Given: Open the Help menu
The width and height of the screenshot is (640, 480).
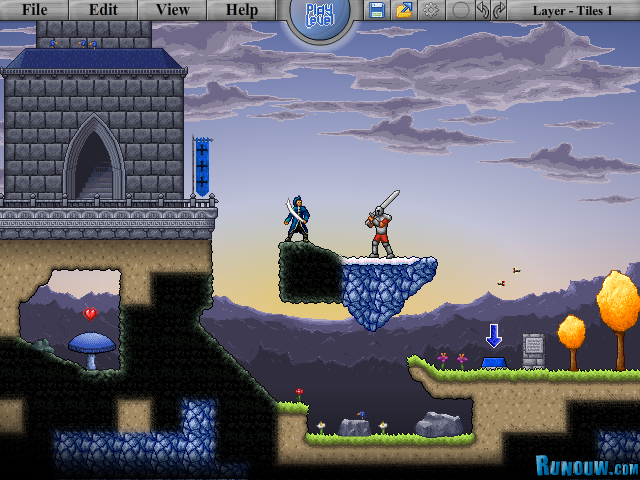Looking at the screenshot, I should click(x=241, y=10).
